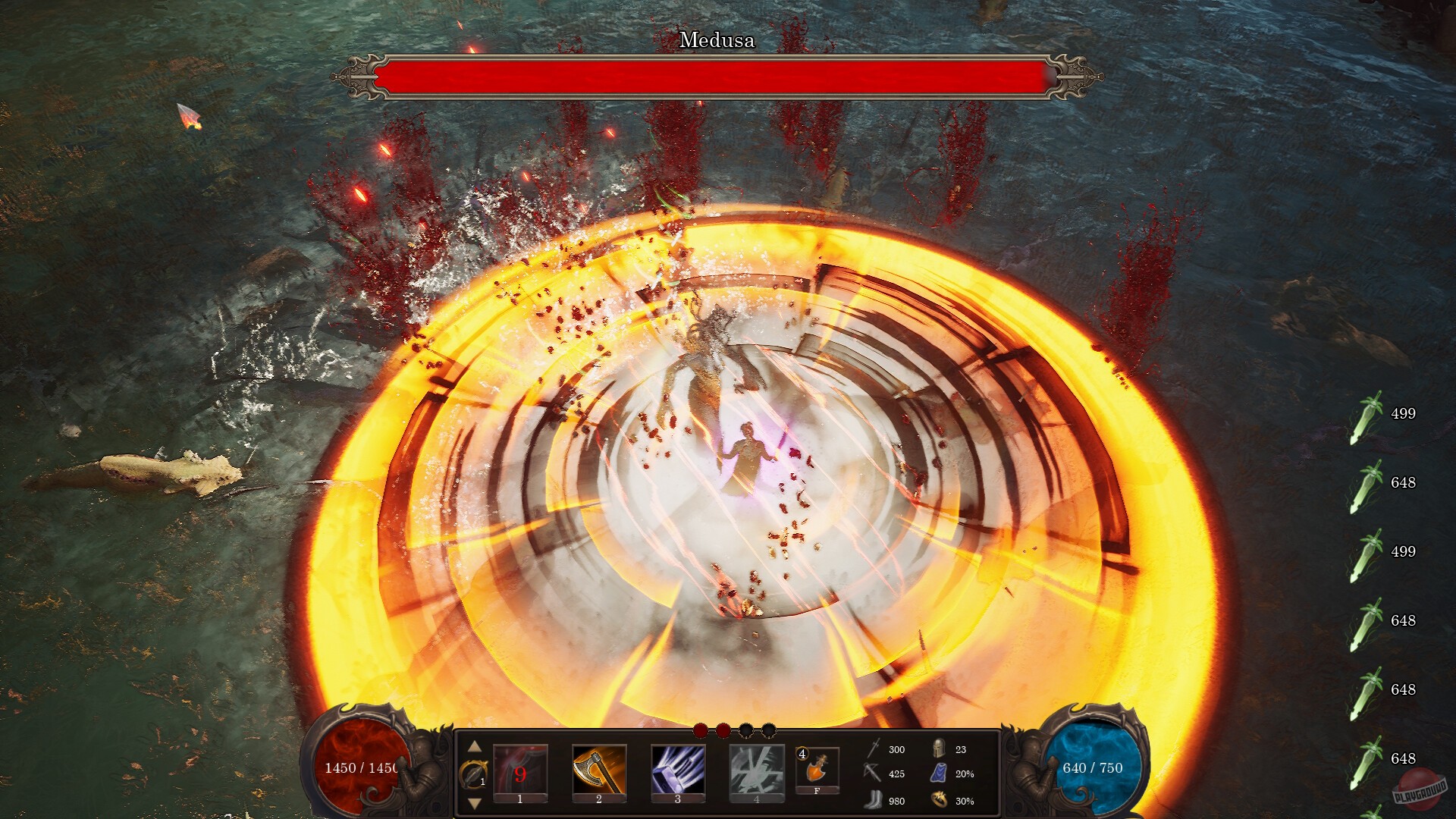Click the crossbow stat icon showing 425
The image size is (1456, 819).
click(871, 773)
